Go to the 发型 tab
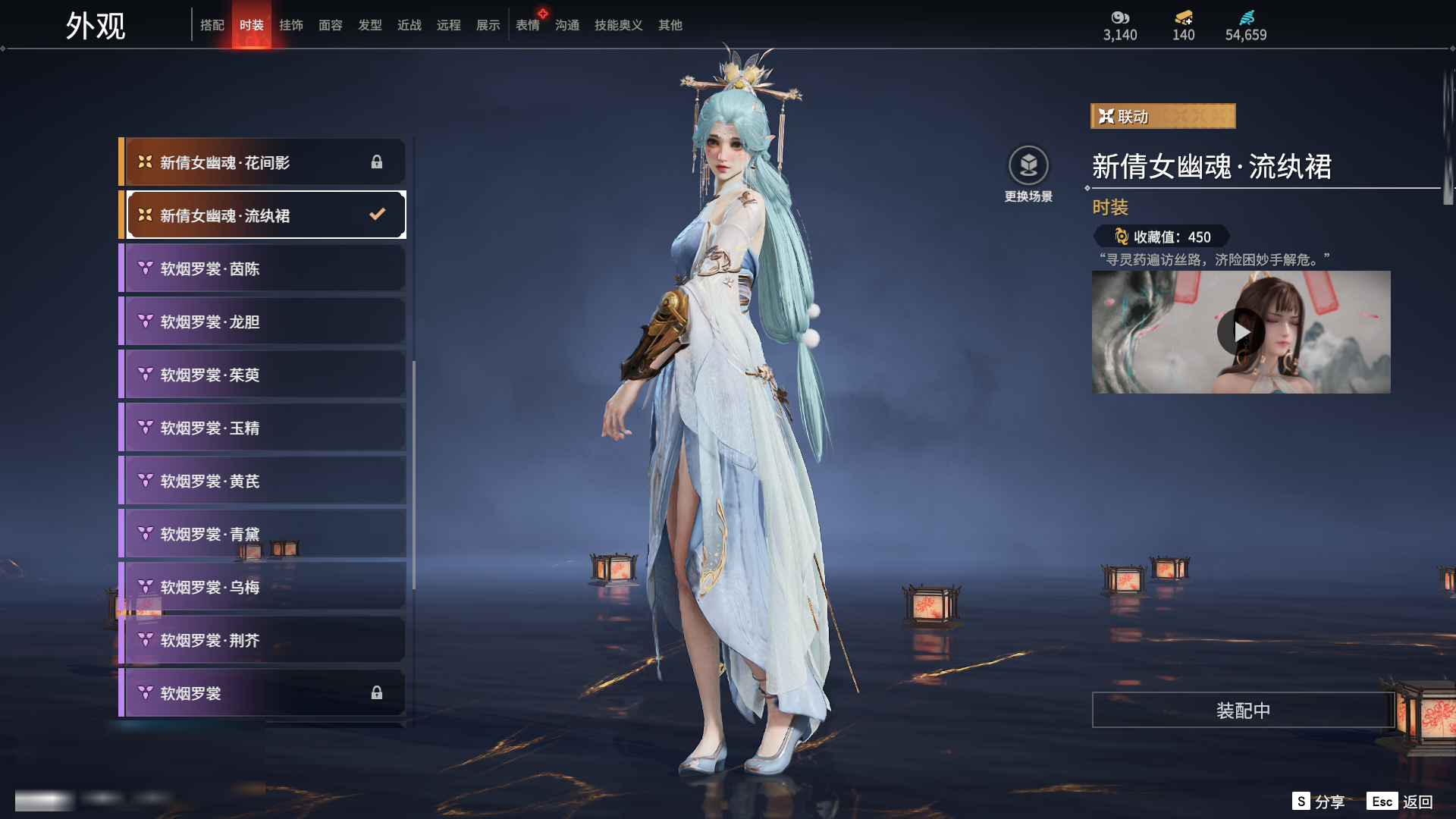The width and height of the screenshot is (1456, 819). click(370, 25)
